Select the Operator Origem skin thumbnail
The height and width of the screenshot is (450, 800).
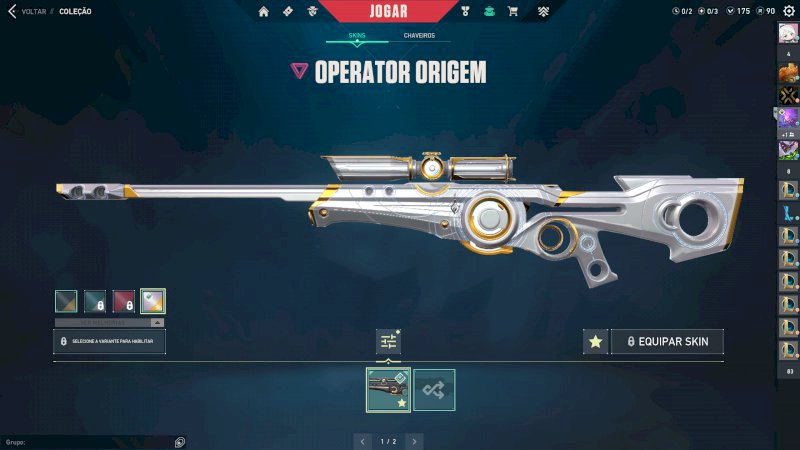(x=388, y=390)
